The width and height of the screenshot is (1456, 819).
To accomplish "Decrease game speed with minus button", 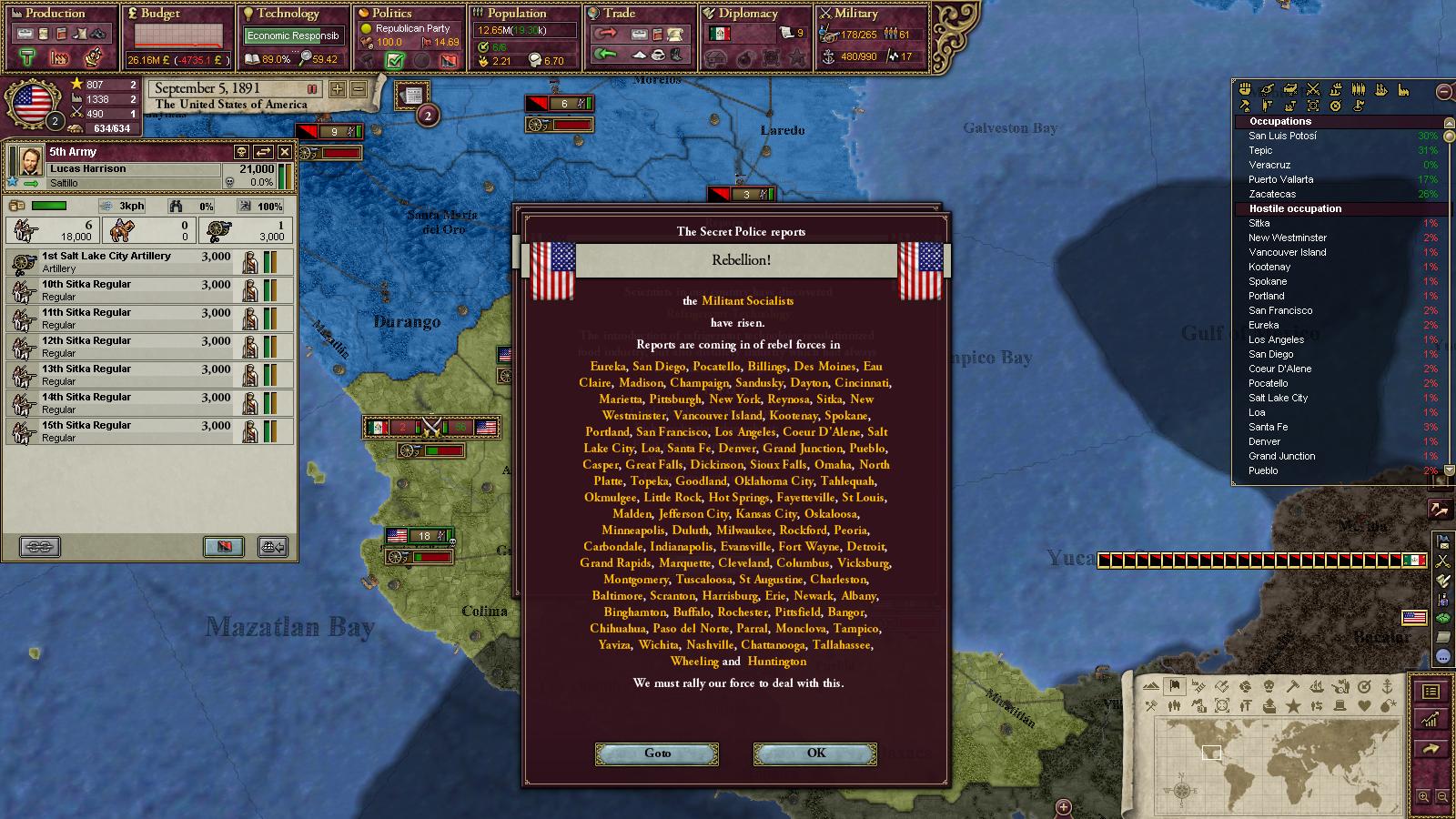I will [x=358, y=89].
